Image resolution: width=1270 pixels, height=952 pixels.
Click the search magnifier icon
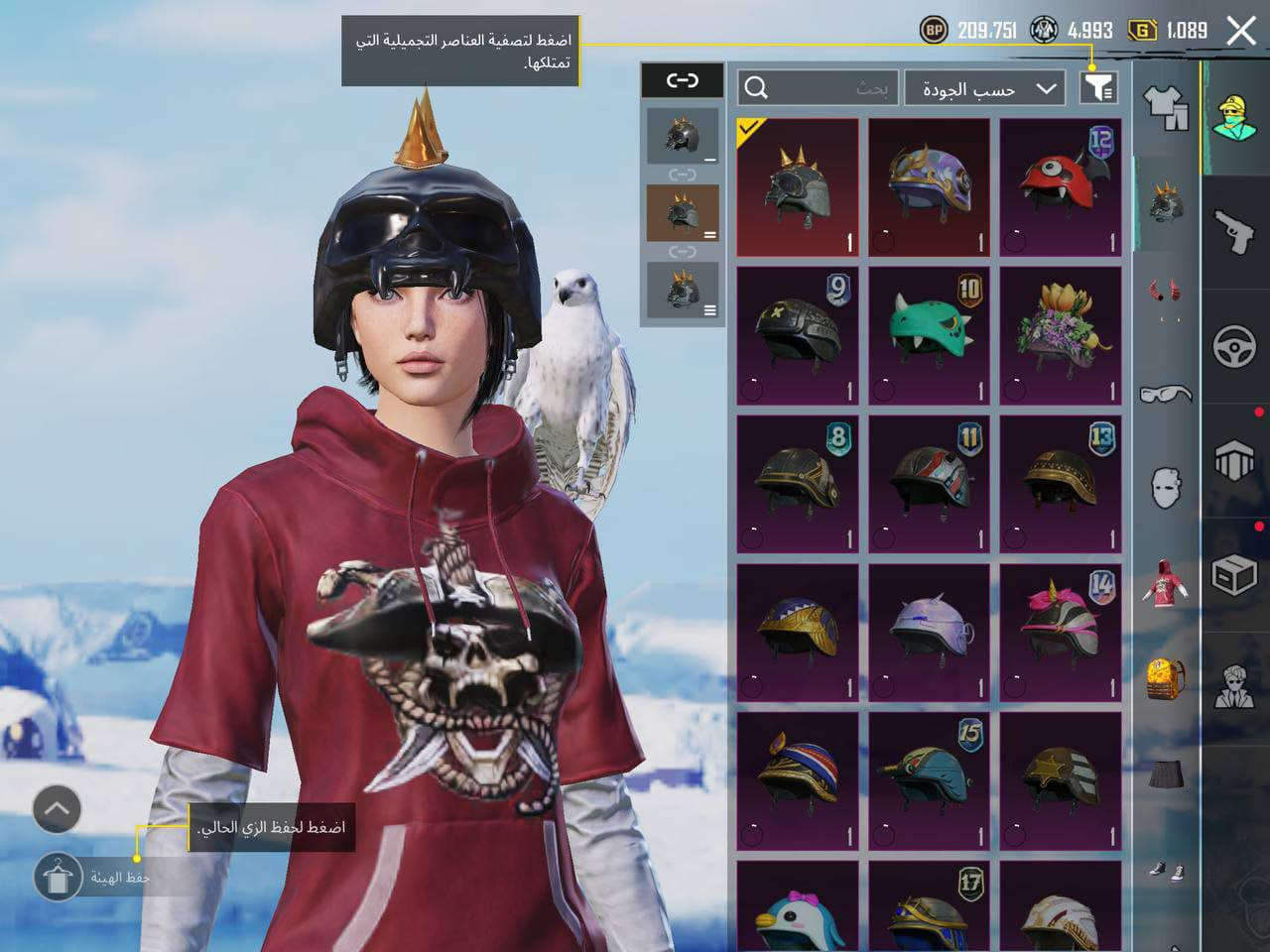click(x=758, y=88)
